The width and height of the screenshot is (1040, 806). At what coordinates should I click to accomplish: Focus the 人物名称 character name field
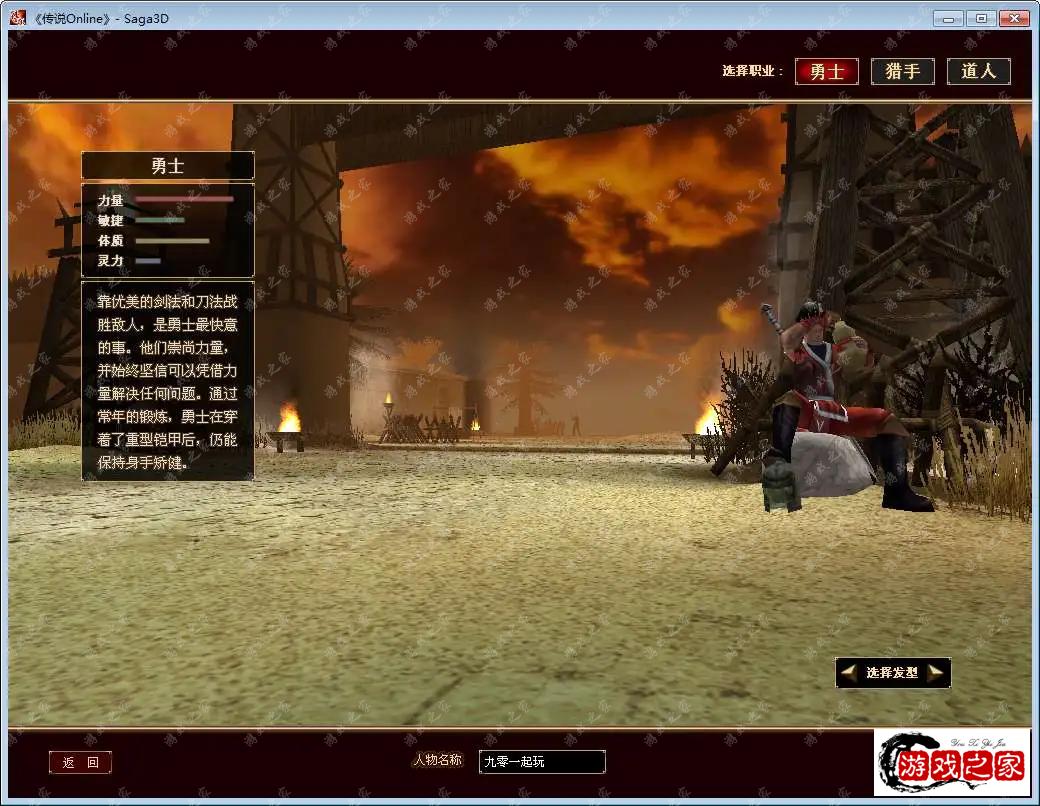[x=541, y=762]
